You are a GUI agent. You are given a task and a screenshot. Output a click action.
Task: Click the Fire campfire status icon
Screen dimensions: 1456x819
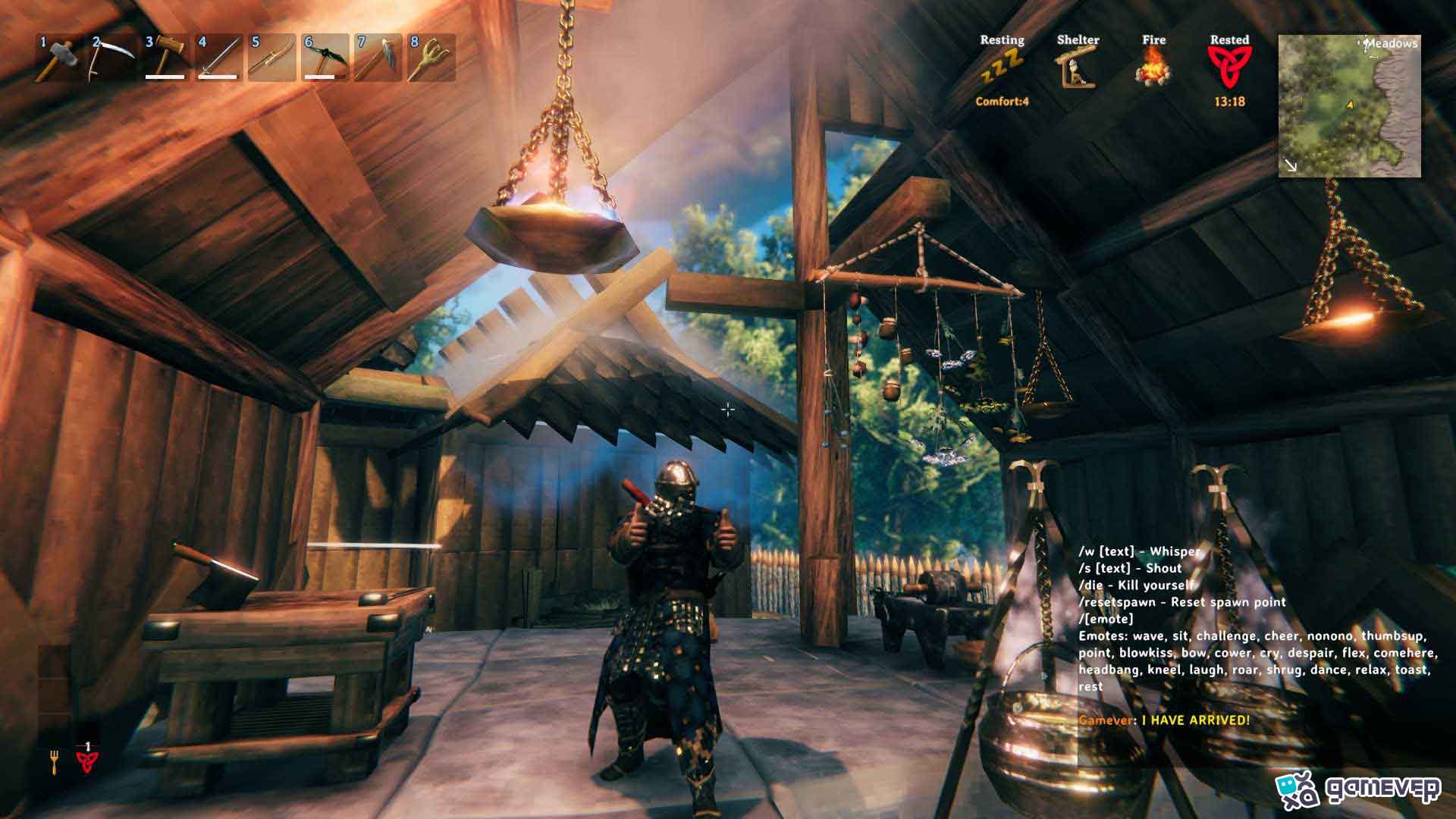pos(1153,67)
